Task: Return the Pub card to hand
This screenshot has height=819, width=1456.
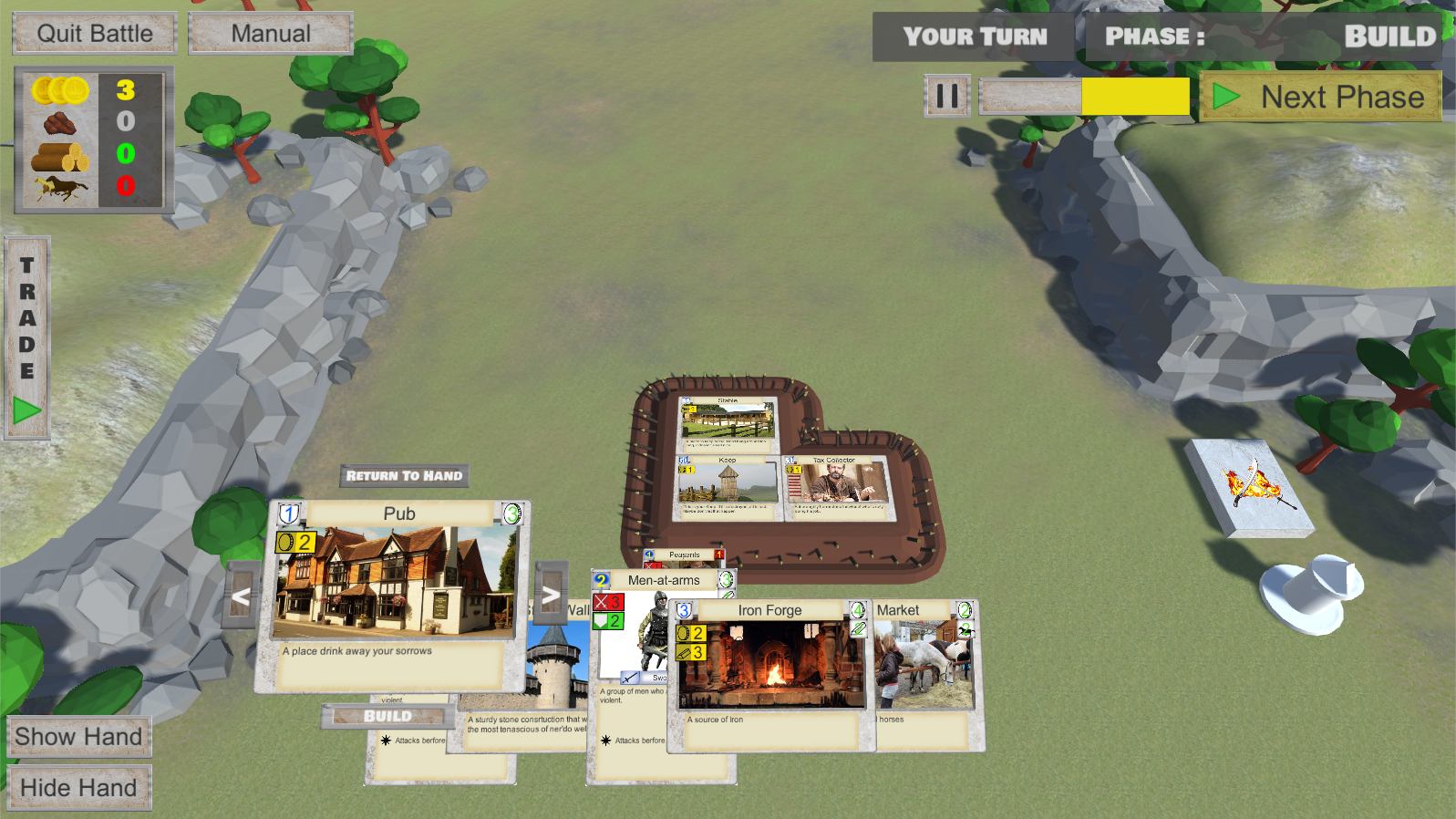Action: click(x=404, y=475)
